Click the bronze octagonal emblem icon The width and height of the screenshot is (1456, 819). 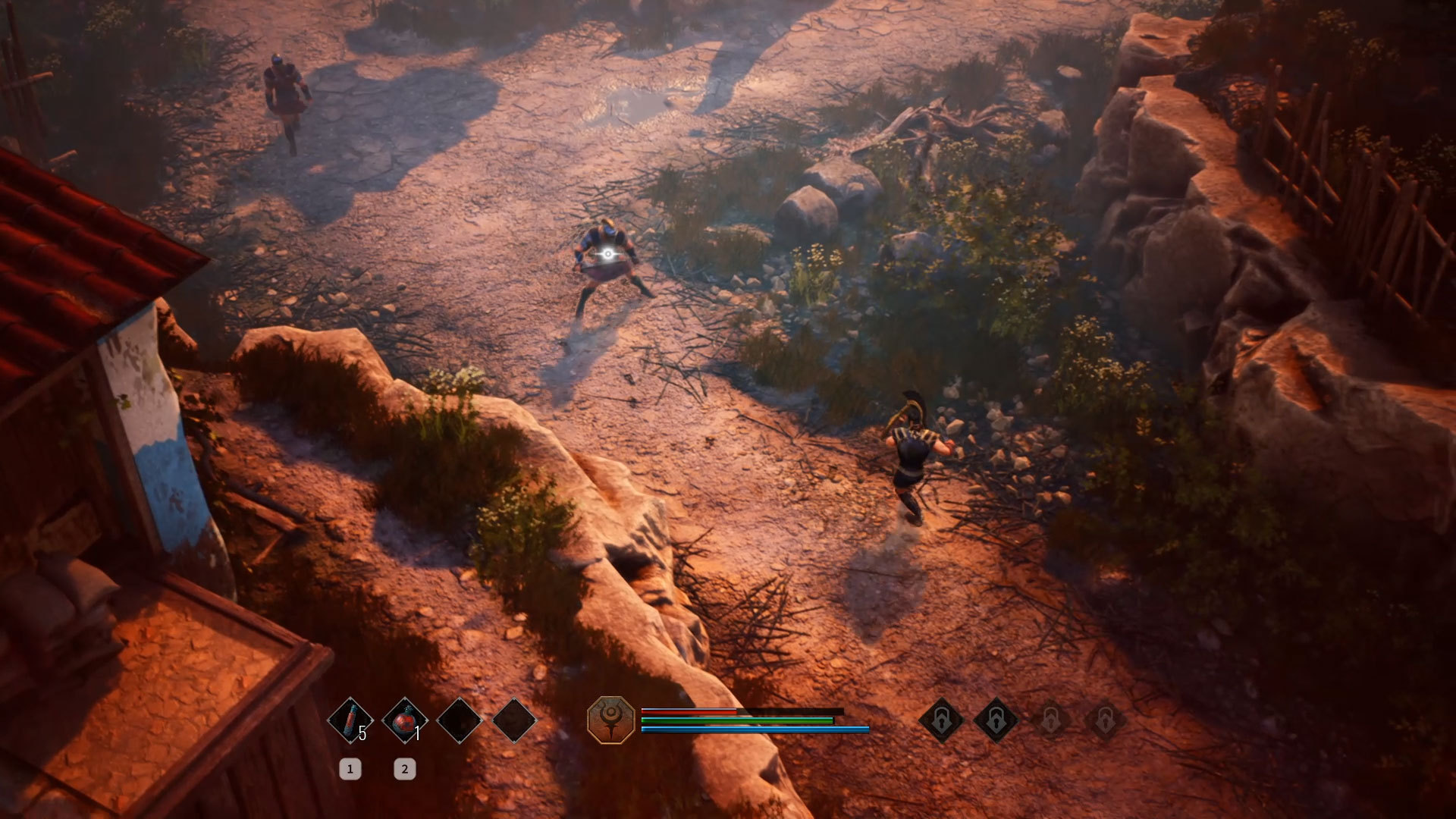pos(611,720)
